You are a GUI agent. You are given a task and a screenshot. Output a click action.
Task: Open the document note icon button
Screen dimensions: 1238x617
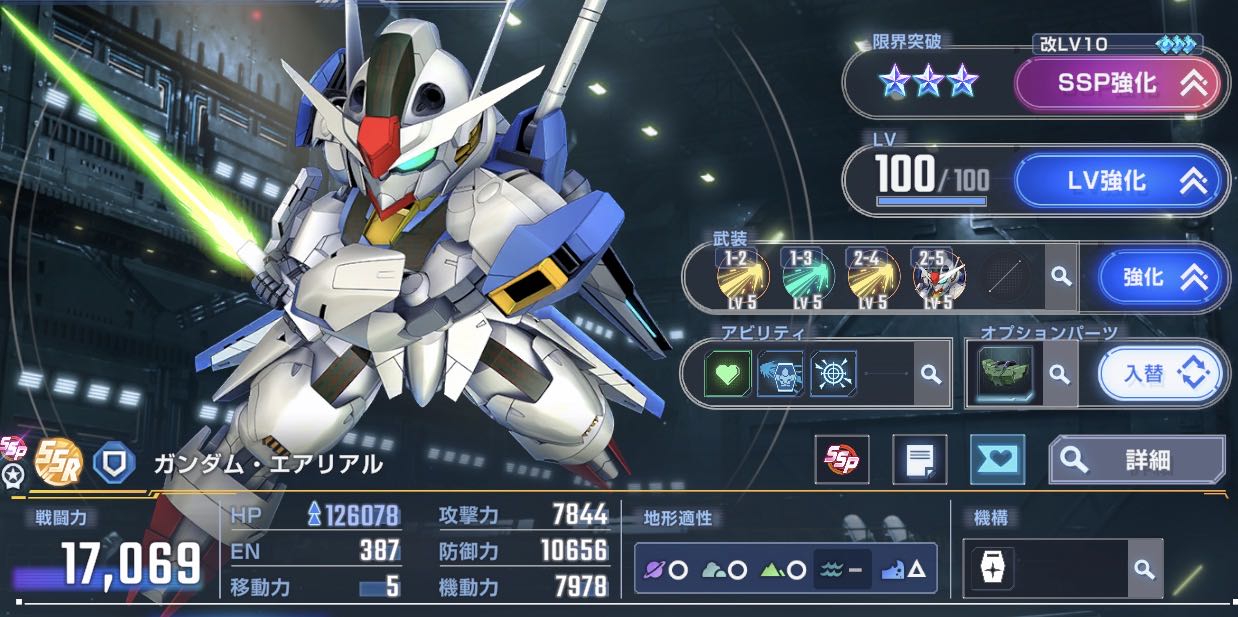(919, 460)
